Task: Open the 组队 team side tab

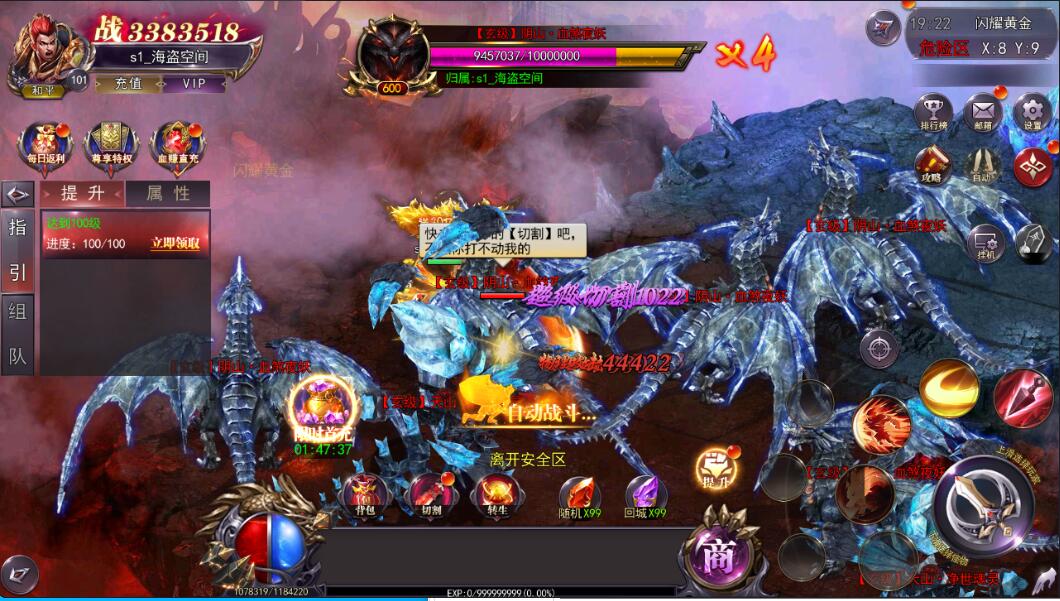Action: tap(18, 335)
